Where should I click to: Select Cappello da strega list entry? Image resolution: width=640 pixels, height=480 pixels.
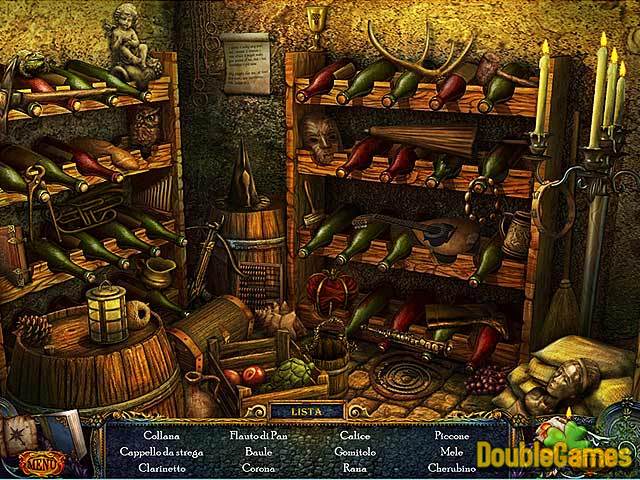[x=161, y=452]
